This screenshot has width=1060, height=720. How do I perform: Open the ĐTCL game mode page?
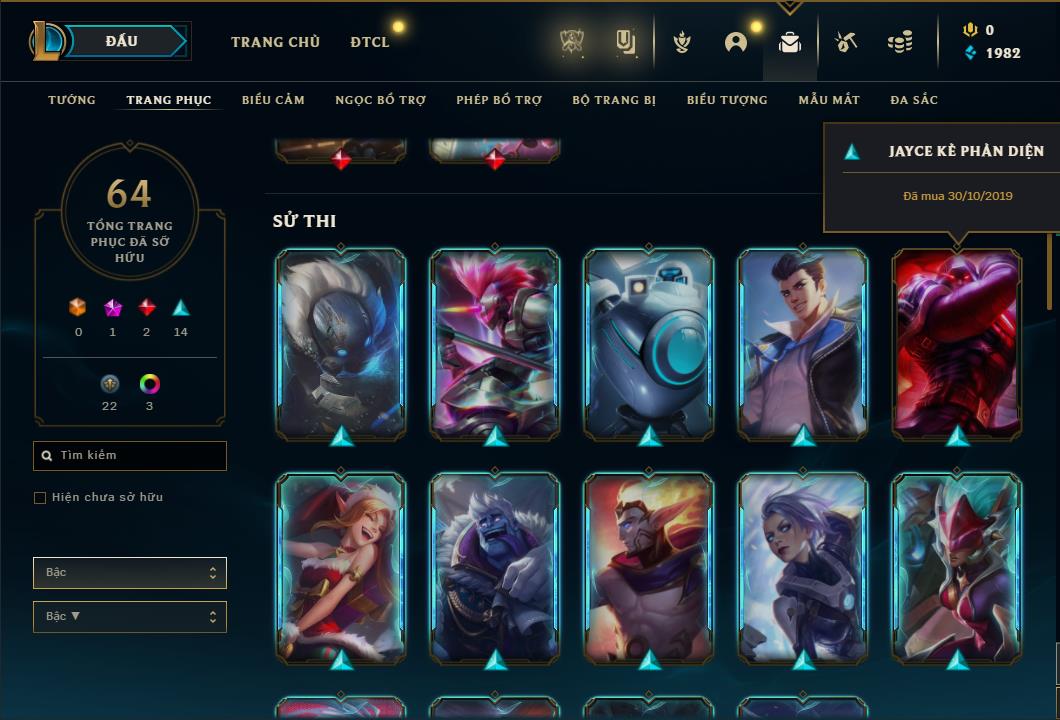click(x=370, y=42)
